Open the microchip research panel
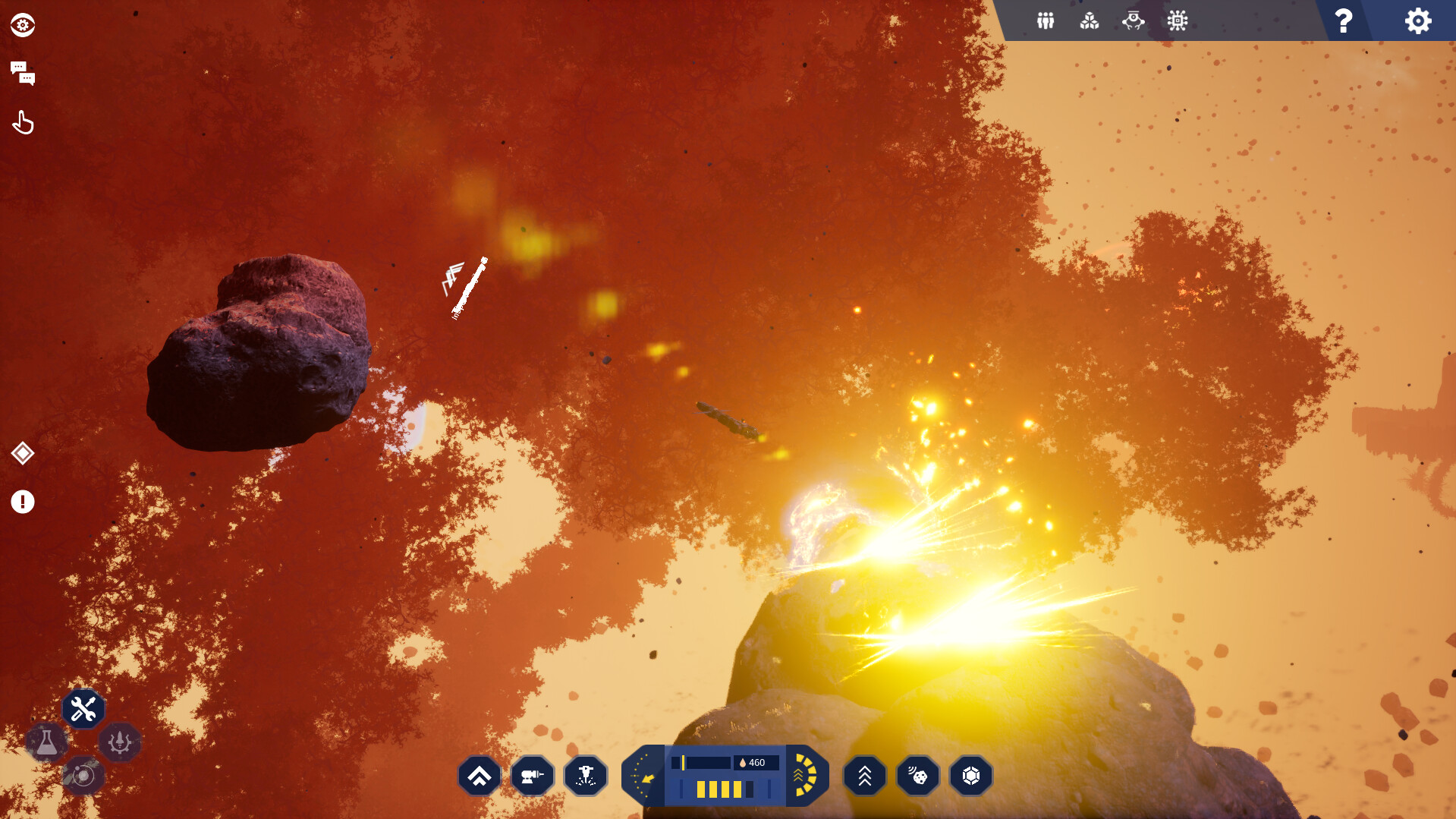 (x=1178, y=21)
